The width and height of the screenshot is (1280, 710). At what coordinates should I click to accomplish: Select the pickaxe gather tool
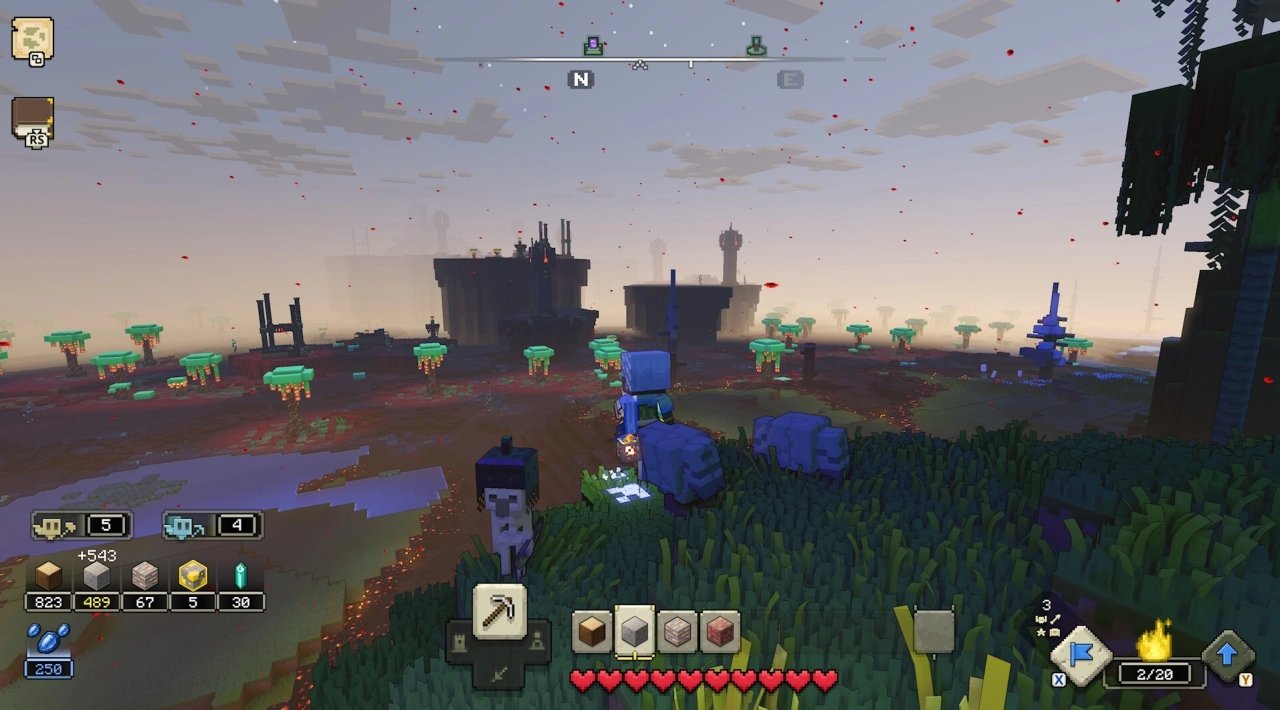pos(499,610)
